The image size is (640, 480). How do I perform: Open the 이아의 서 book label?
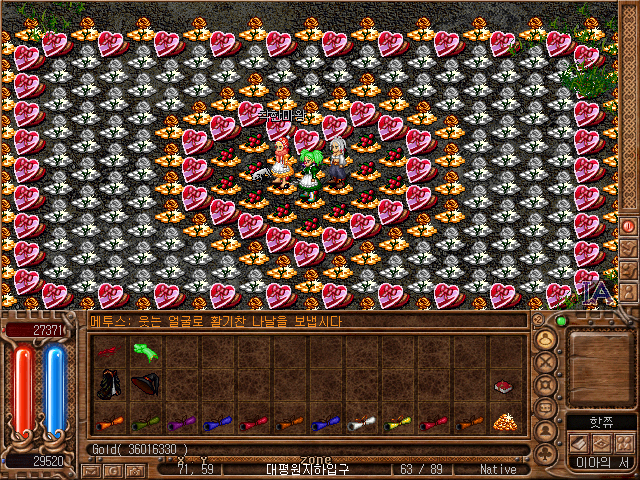pyautogui.click(x=600, y=461)
